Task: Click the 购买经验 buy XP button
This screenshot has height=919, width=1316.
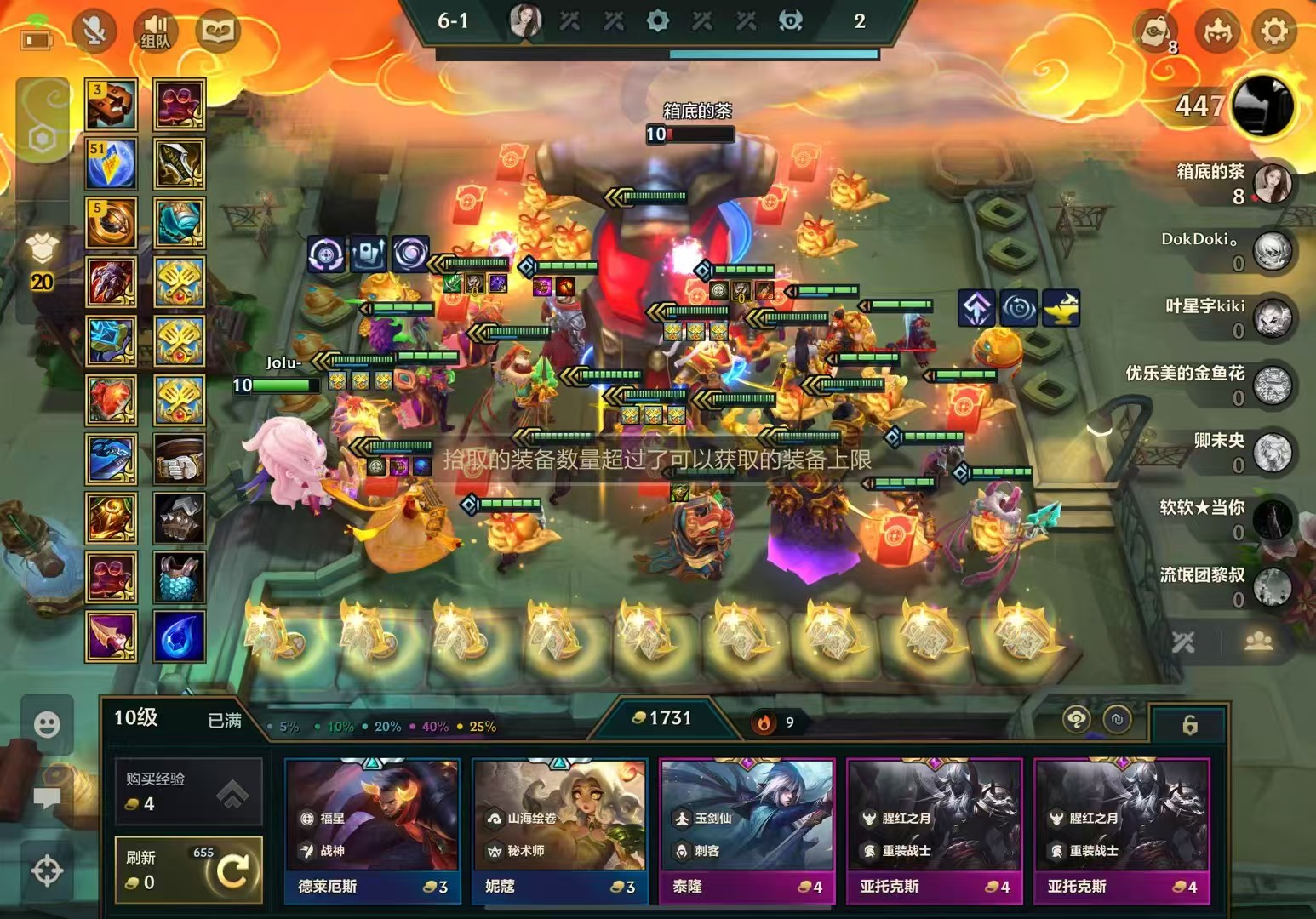Action: click(x=188, y=792)
